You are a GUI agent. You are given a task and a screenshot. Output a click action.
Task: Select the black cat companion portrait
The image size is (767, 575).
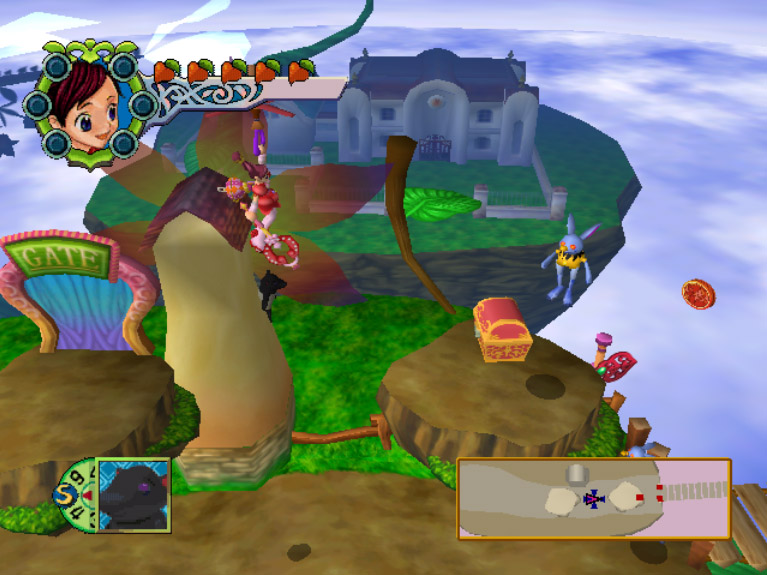pos(134,494)
